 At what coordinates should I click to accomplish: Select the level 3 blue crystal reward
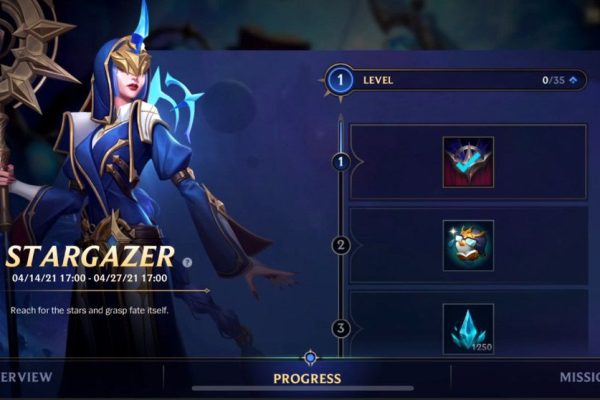[x=468, y=328]
